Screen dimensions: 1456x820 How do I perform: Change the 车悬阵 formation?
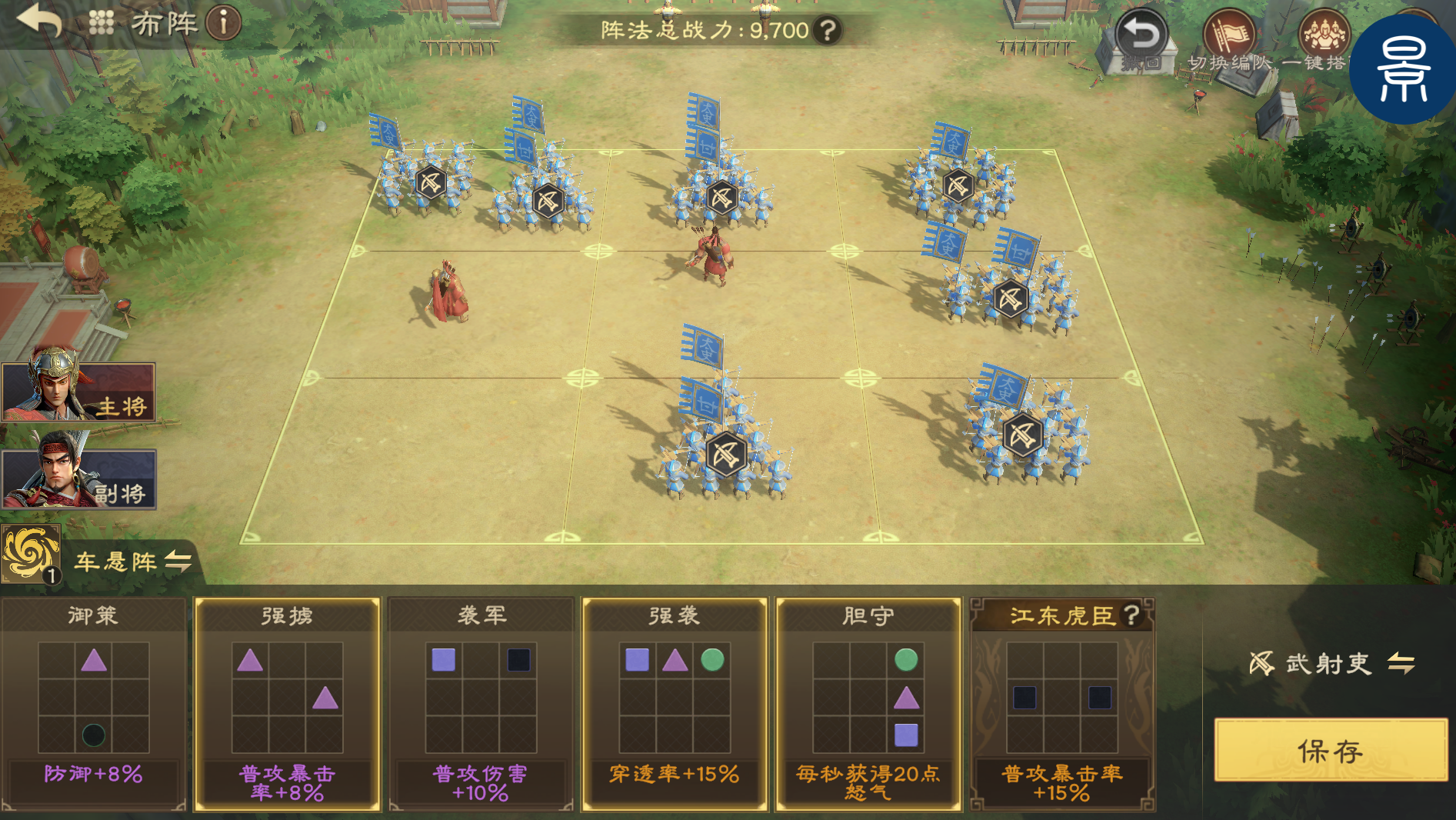pos(178,561)
